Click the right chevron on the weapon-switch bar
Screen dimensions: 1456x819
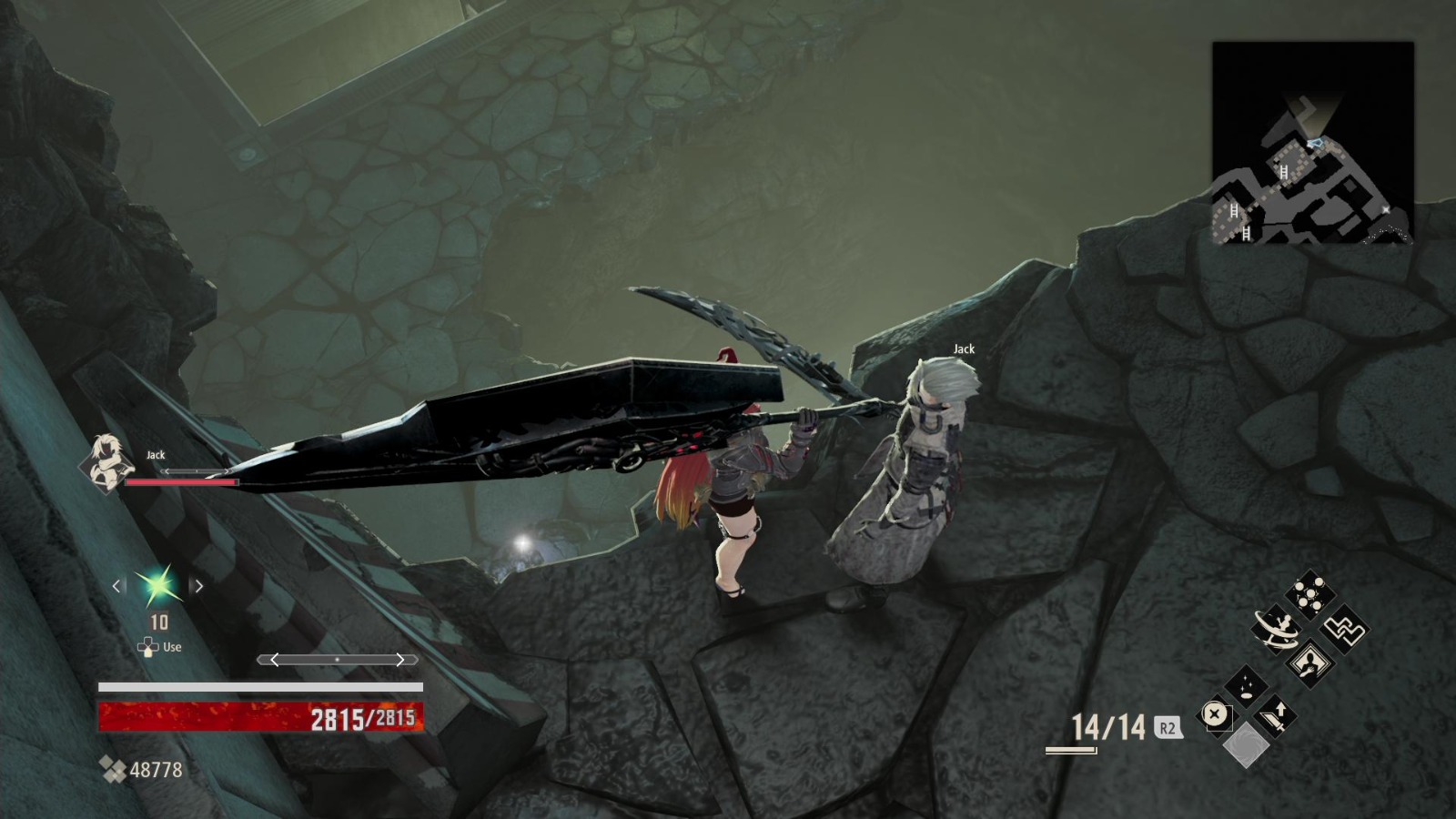pos(401,659)
